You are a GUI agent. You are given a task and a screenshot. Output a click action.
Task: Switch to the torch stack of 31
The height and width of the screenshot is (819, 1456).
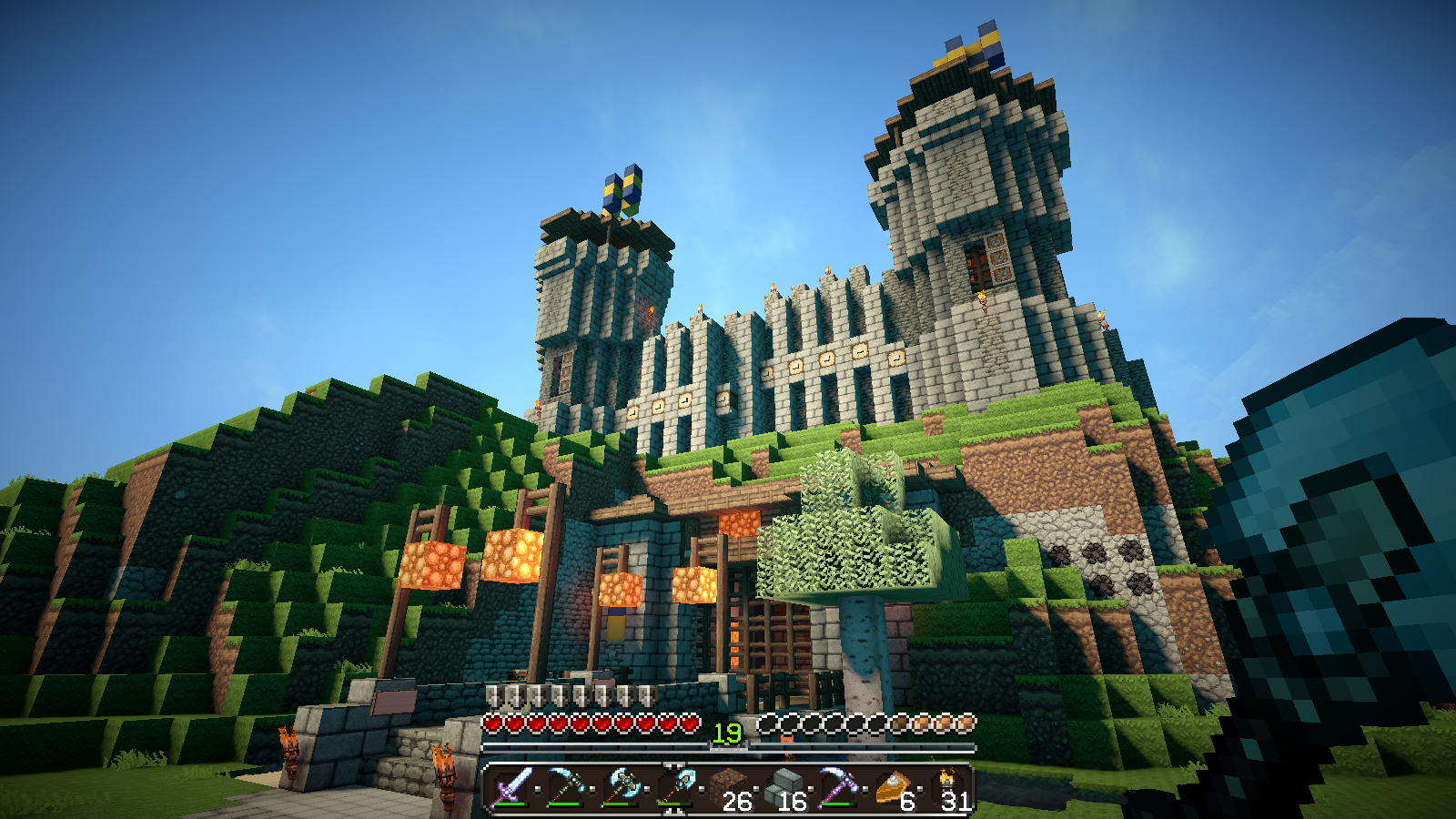click(947, 787)
